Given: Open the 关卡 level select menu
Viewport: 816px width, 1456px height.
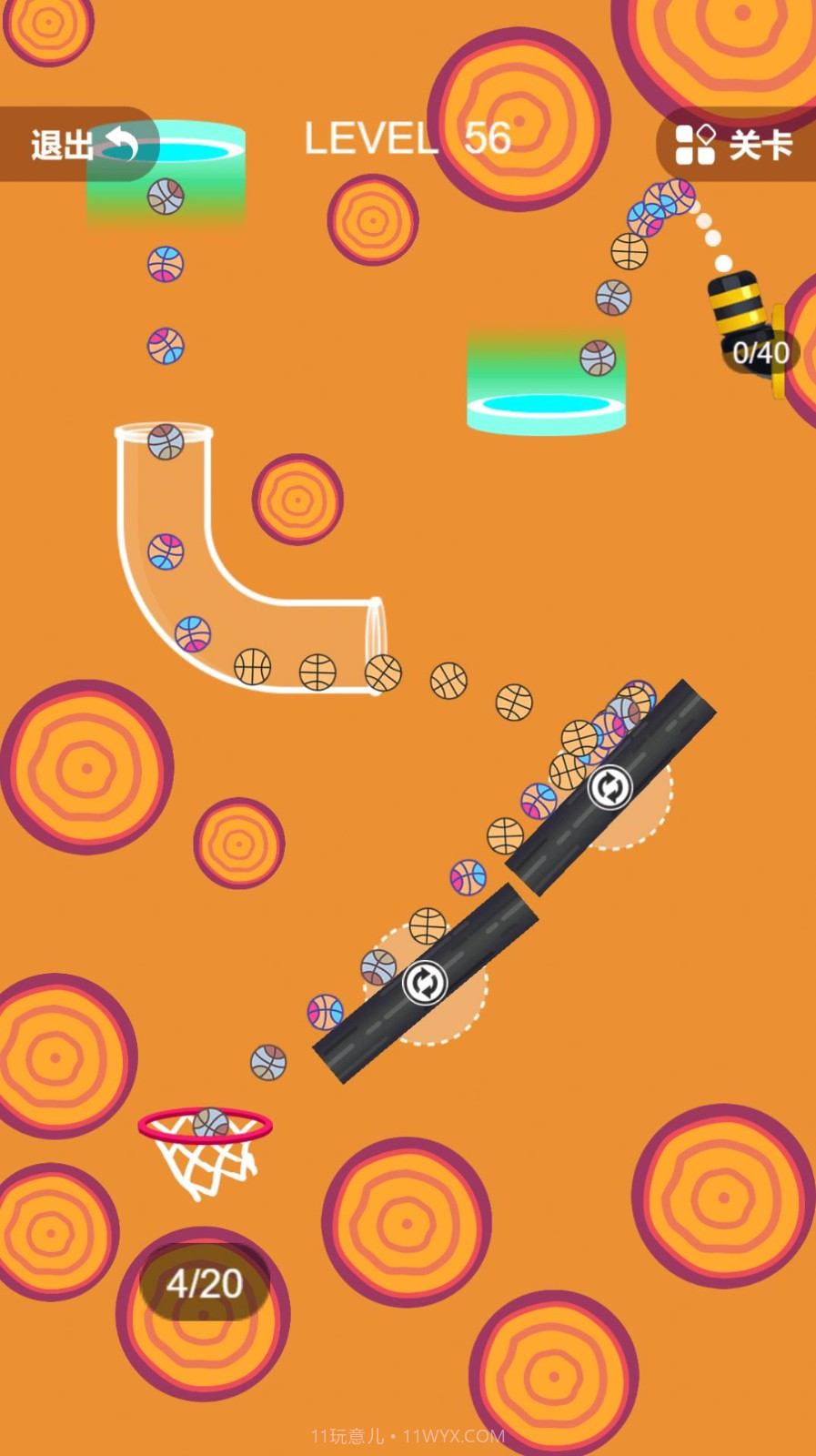Looking at the screenshot, I should [735, 145].
